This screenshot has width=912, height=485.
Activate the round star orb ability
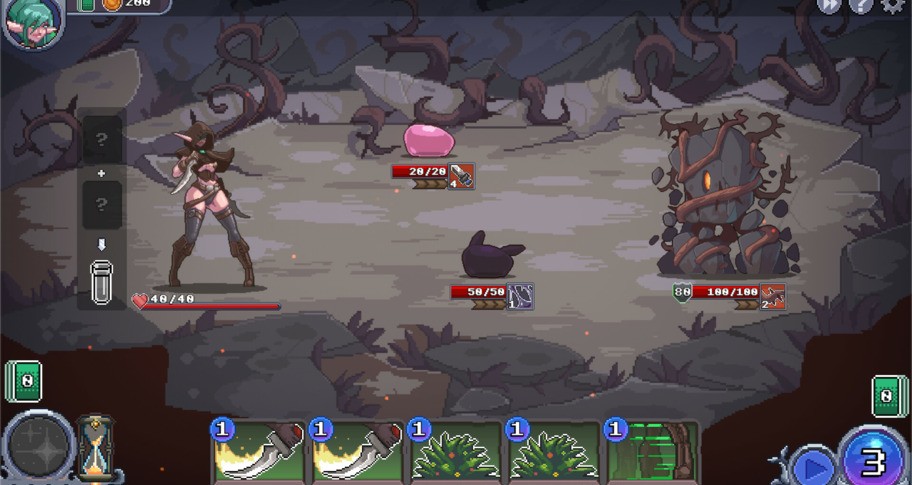coord(38,449)
